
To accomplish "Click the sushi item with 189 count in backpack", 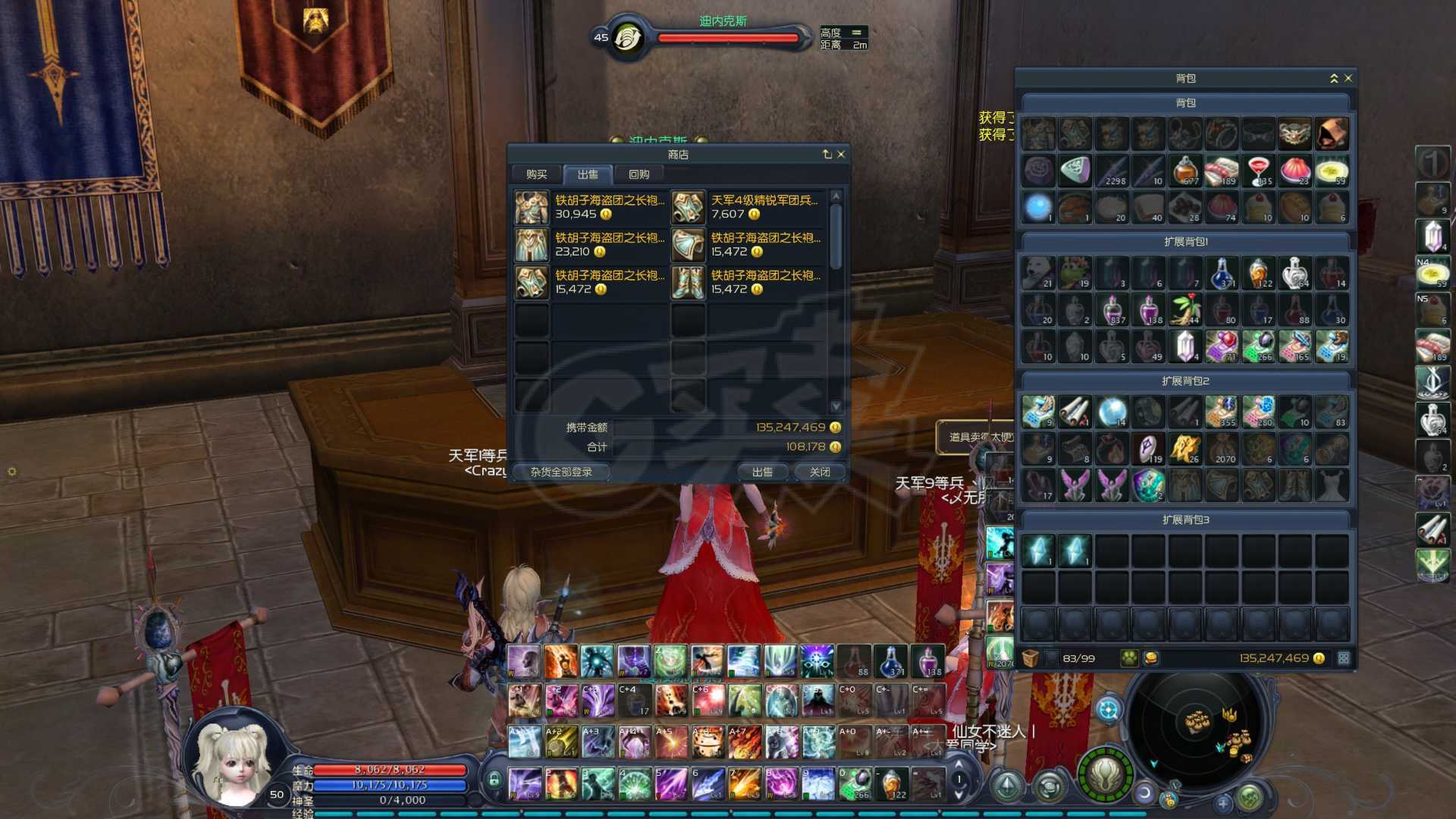I will point(1221,171).
